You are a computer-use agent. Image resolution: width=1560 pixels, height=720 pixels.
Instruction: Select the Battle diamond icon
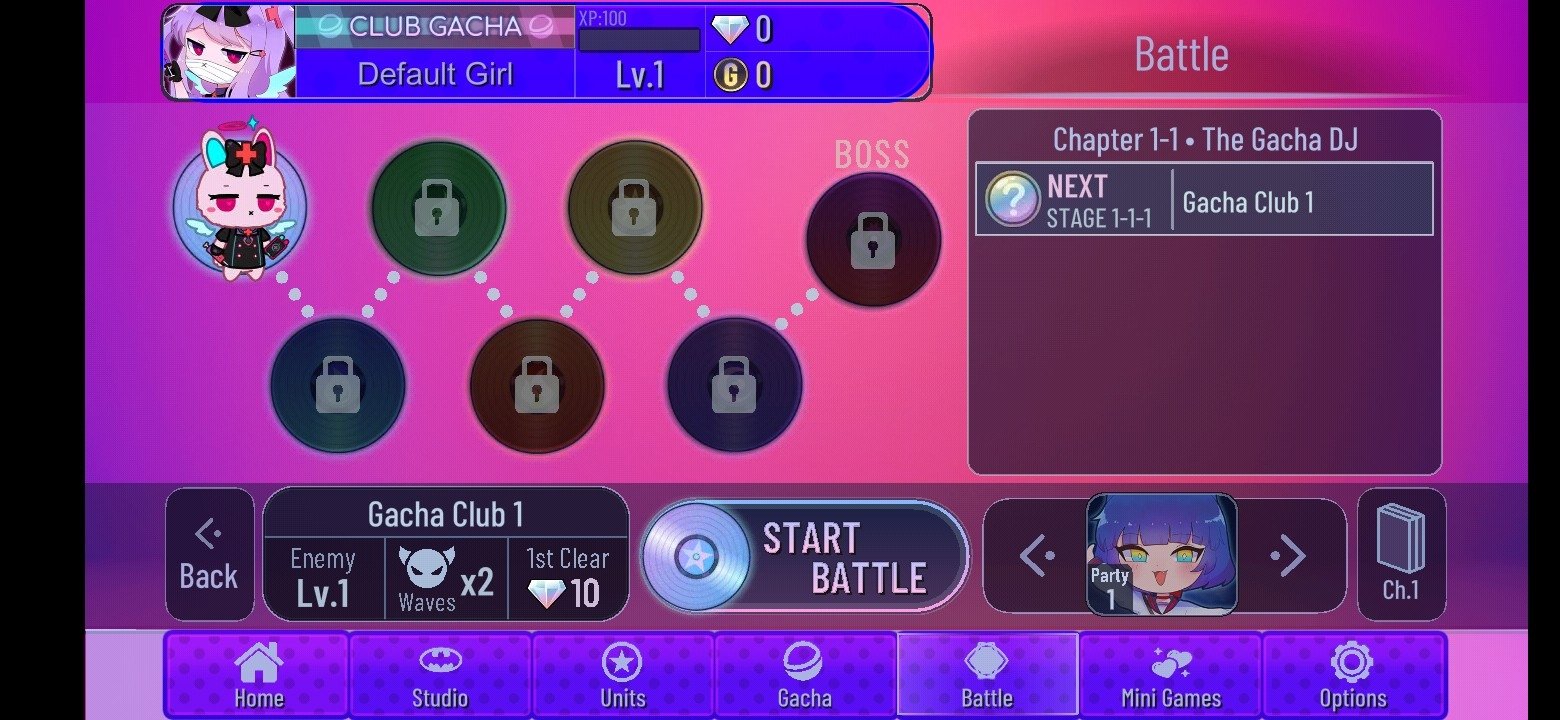[989, 661]
